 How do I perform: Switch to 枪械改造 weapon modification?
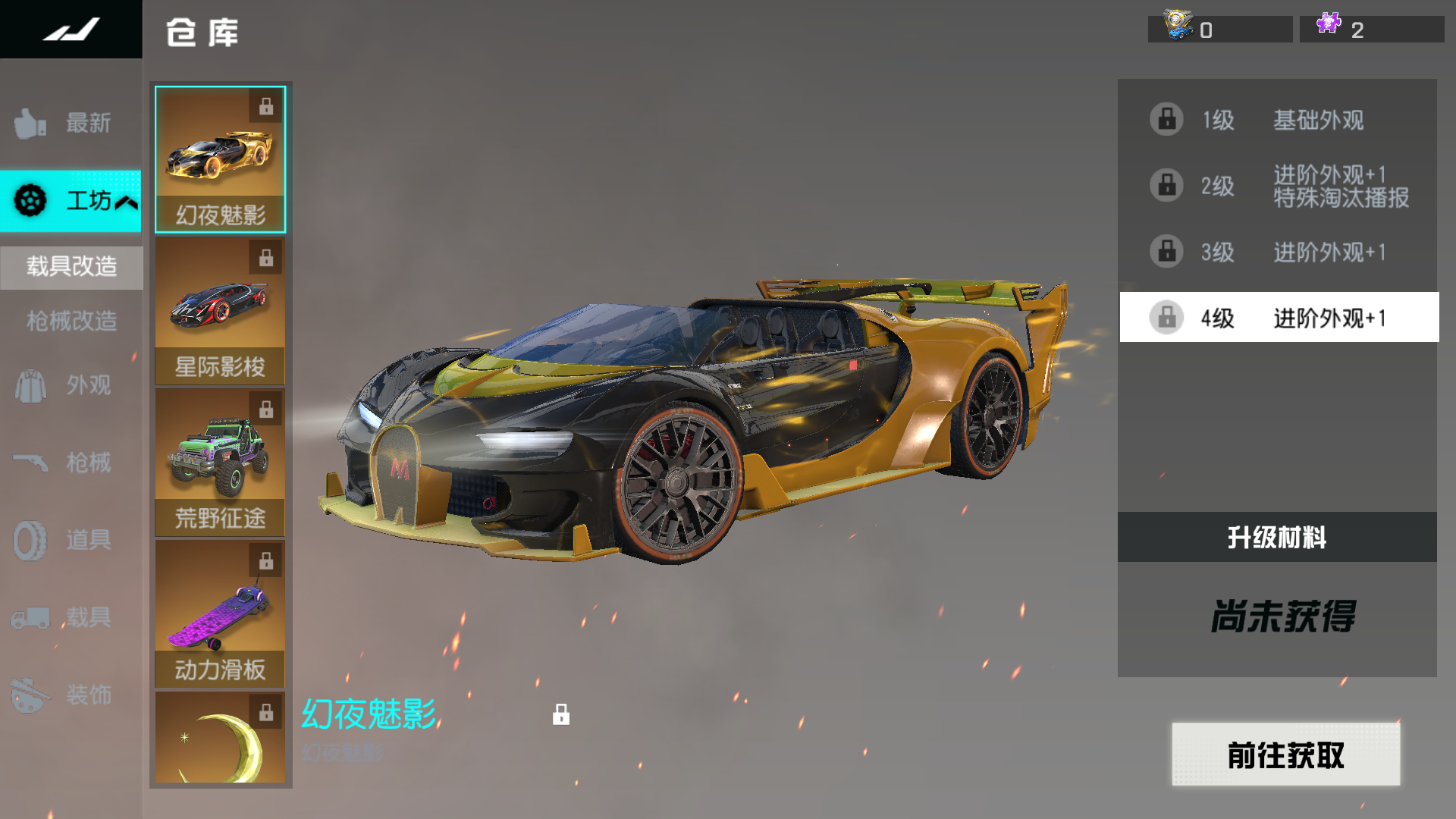(x=71, y=321)
